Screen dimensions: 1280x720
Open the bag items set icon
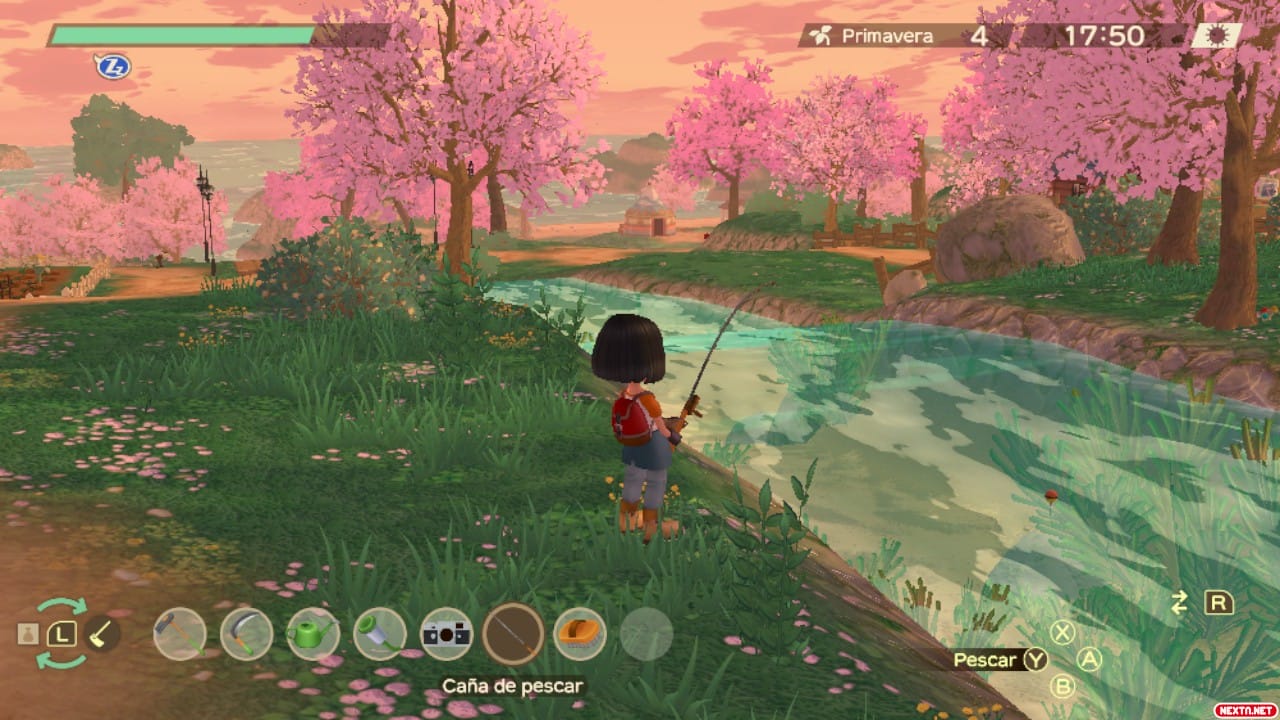pos(28,634)
